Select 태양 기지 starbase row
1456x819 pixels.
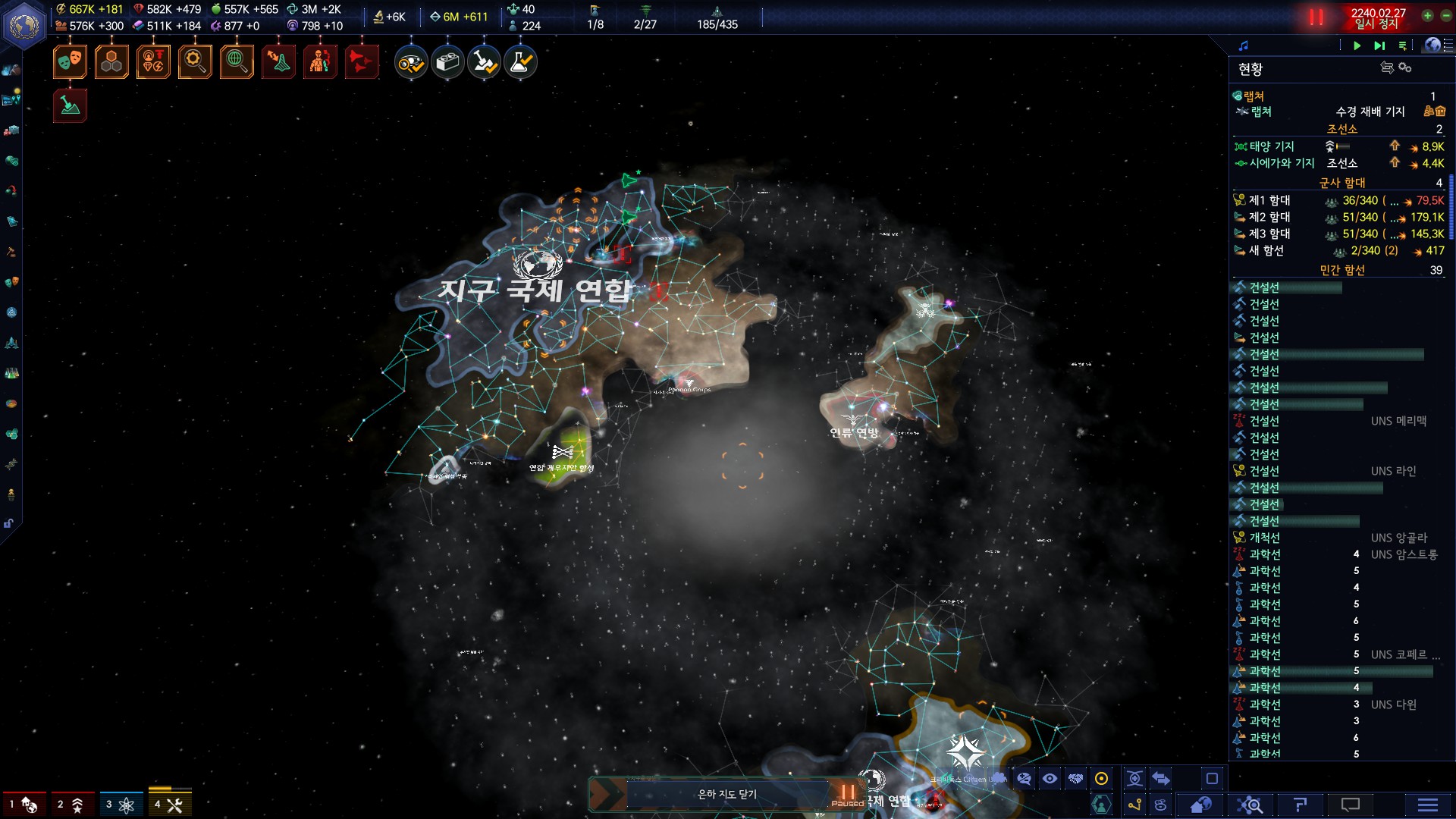tap(1272, 146)
